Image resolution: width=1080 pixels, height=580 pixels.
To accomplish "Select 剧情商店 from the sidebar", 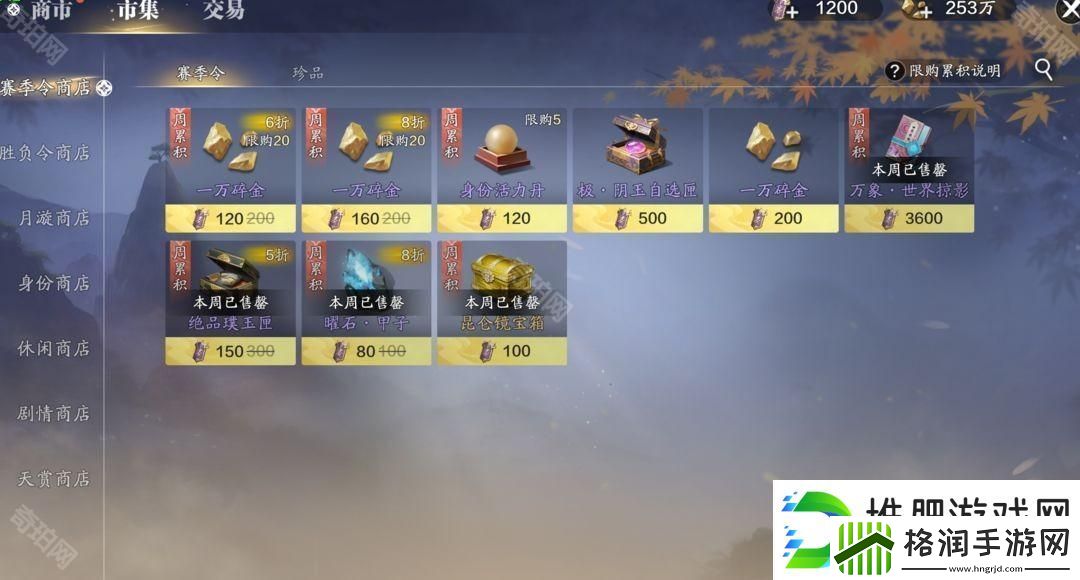I will click(x=53, y=413).
